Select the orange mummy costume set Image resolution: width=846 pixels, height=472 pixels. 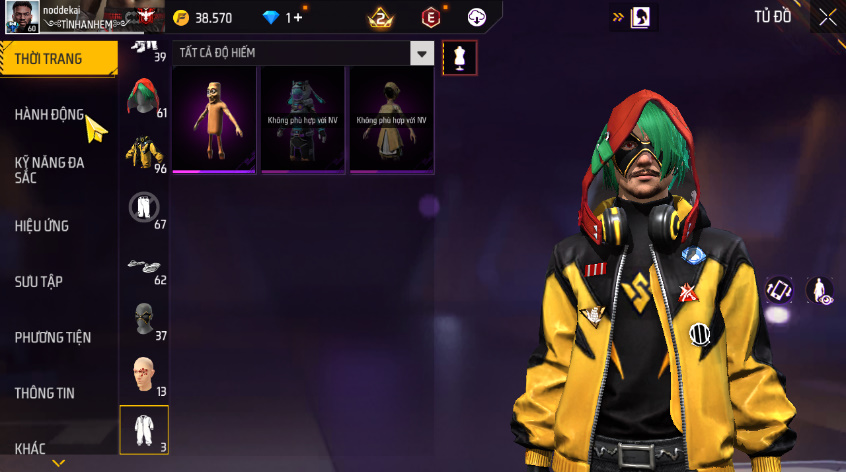(215, 118)
